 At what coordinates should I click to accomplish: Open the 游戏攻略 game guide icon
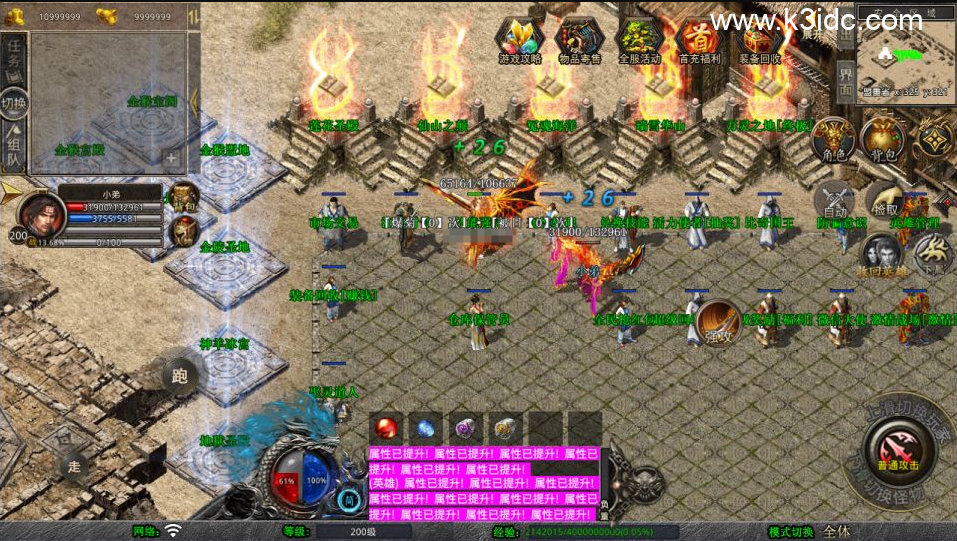(520, 40)
